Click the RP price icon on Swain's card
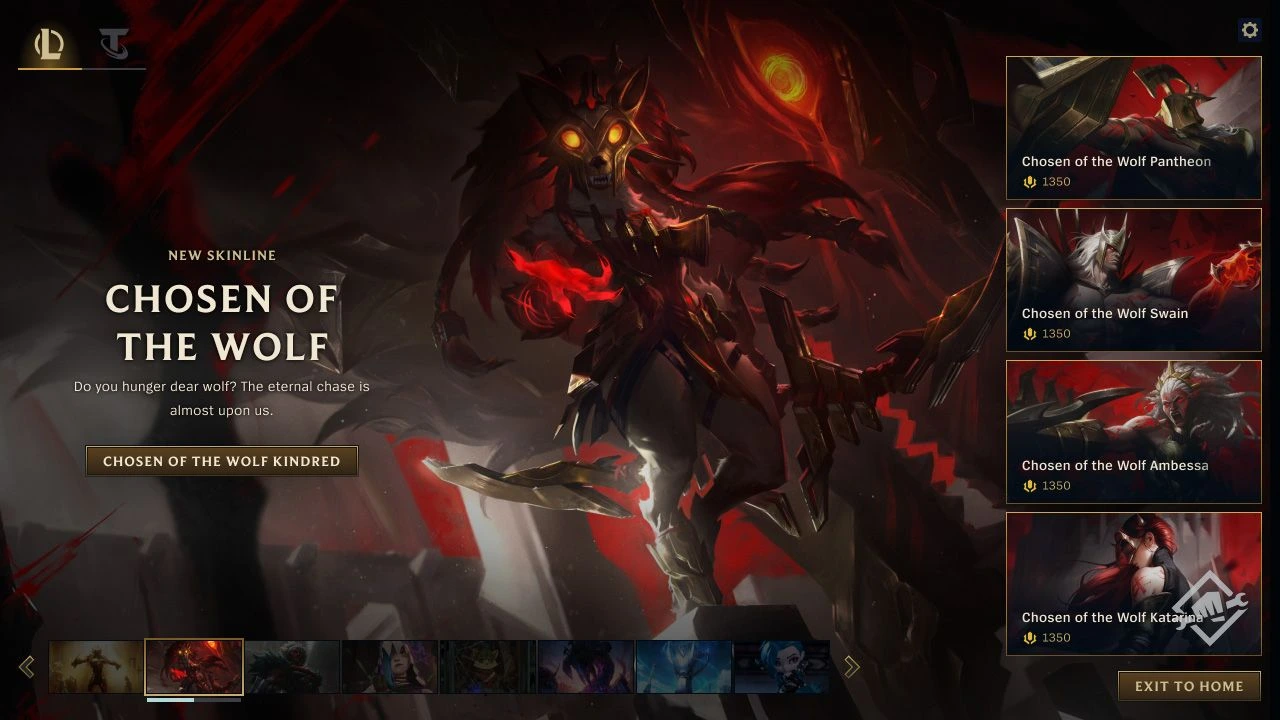This screenshot has height=720, width=1280. point(1029,334)
